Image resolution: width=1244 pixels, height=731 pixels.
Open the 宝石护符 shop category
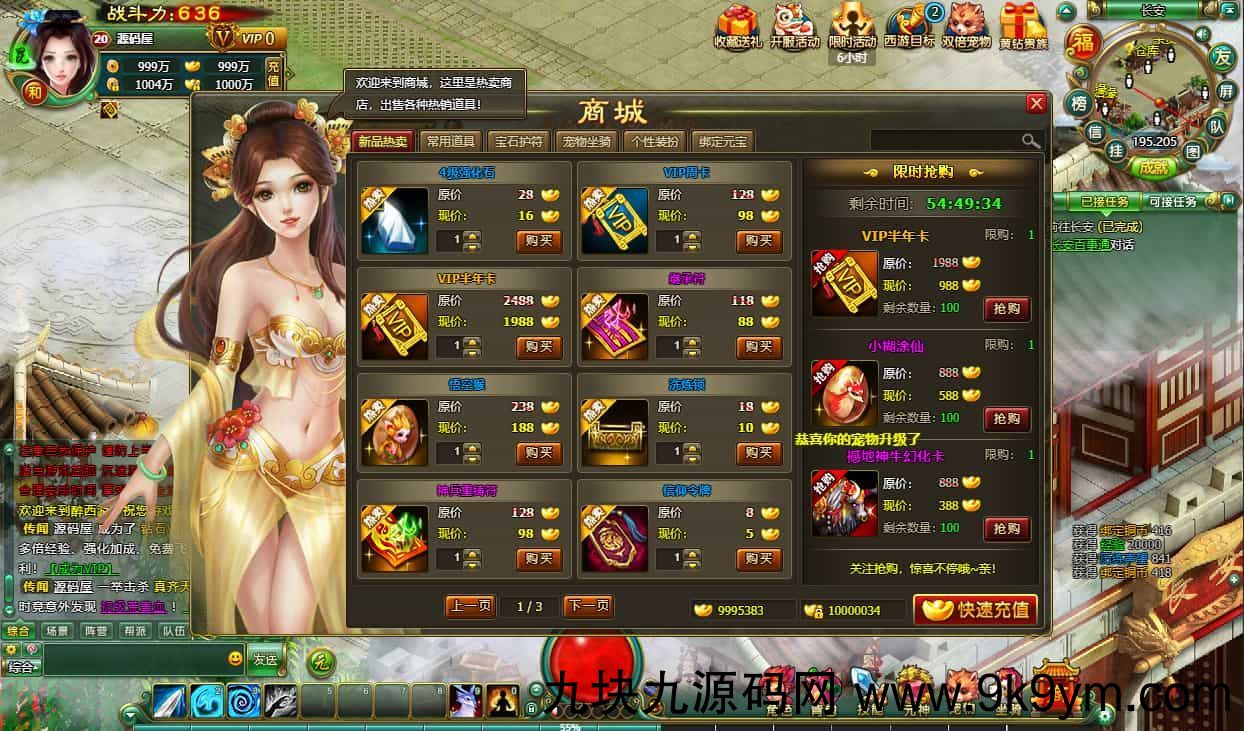point(519,141)
